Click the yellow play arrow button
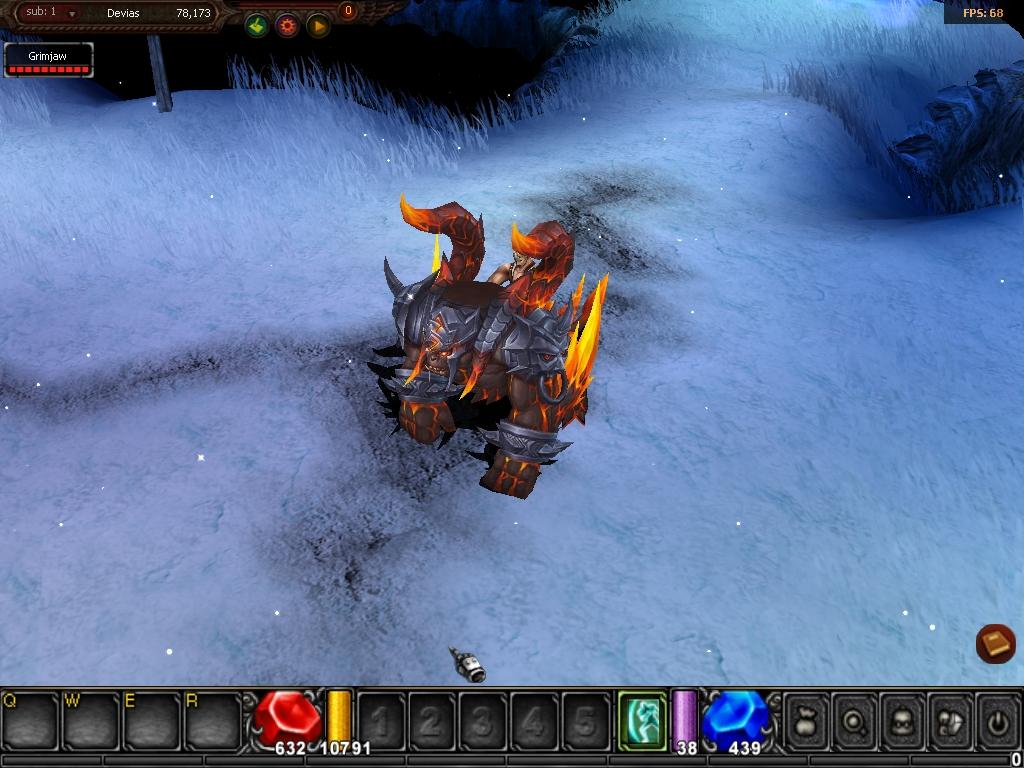Image resolution: width=1024 pixels, height=768 pixels. point(318,26)
